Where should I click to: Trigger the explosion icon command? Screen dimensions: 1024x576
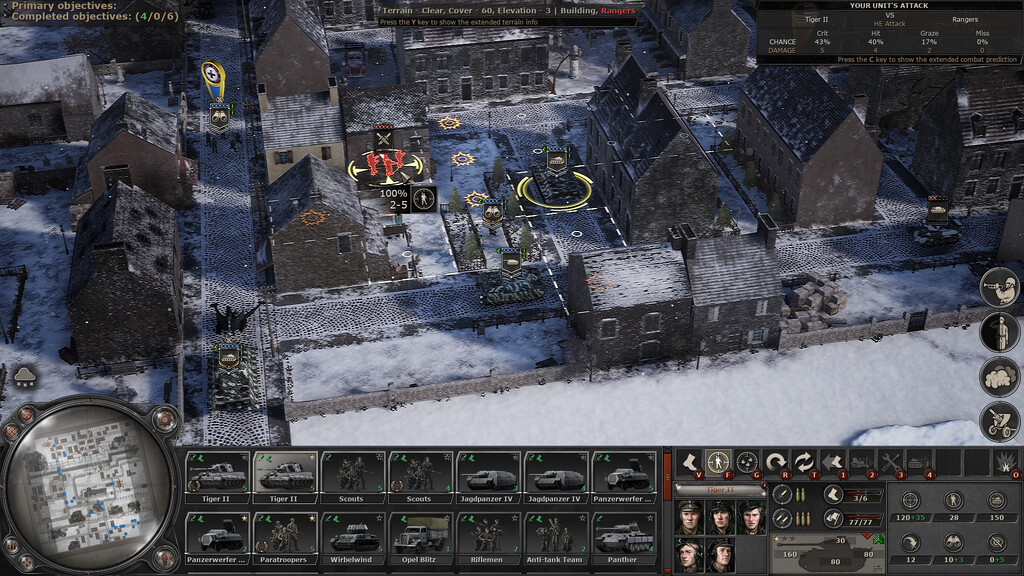click(x=1004, y=462)
